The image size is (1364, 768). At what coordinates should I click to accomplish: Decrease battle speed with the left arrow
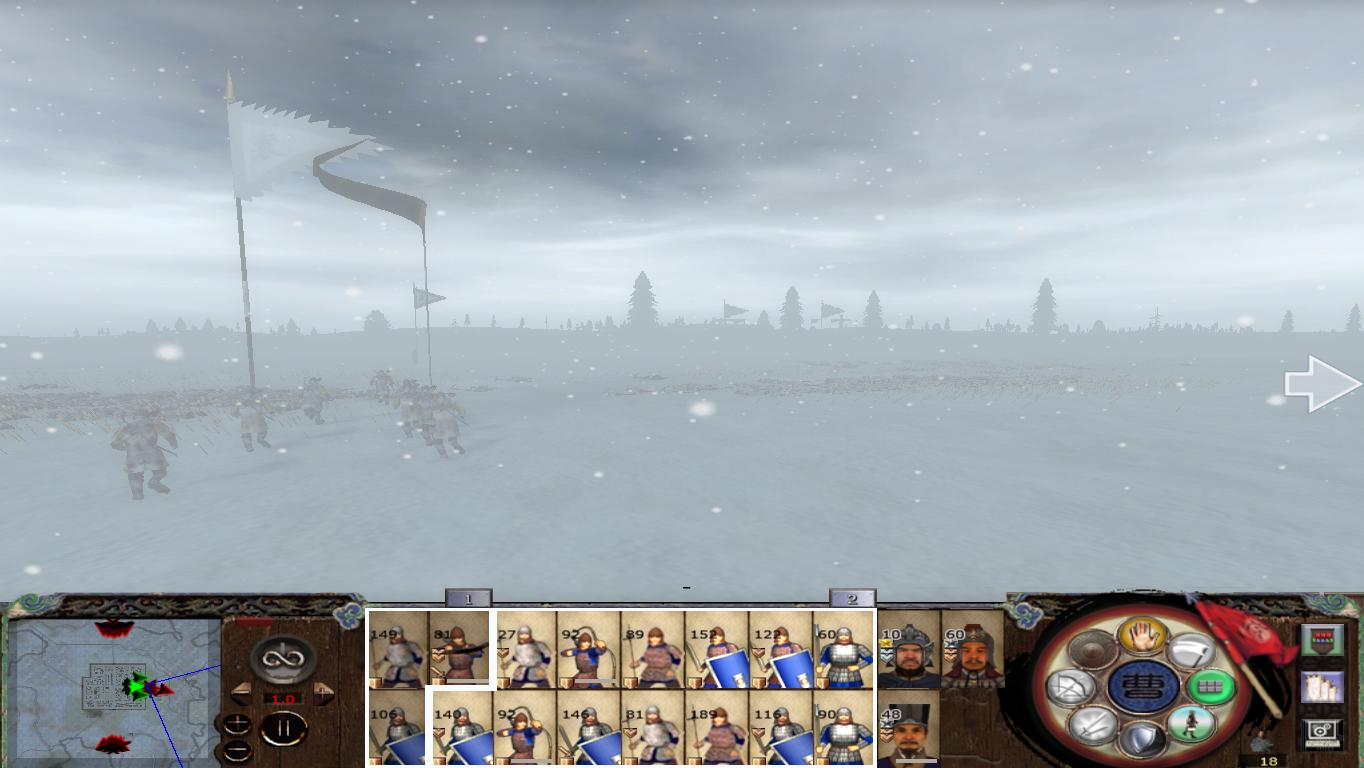[241, 691]
